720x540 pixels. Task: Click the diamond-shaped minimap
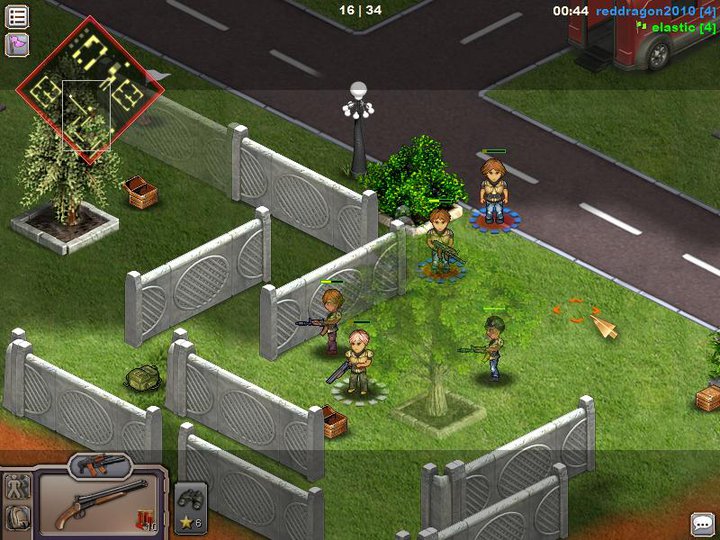tap(89, 88)
